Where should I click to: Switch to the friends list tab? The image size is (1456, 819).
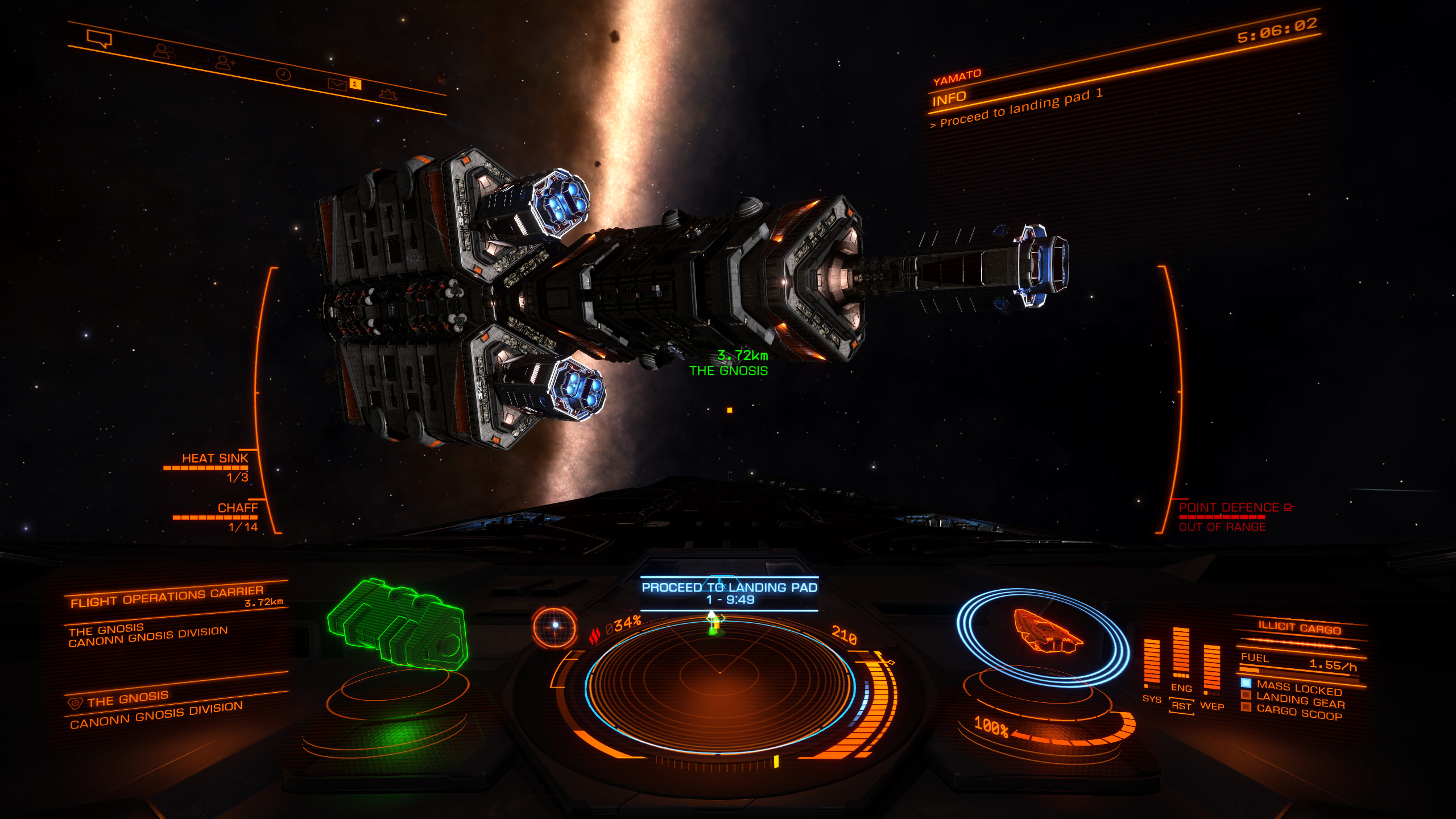(x=164, y=52)
